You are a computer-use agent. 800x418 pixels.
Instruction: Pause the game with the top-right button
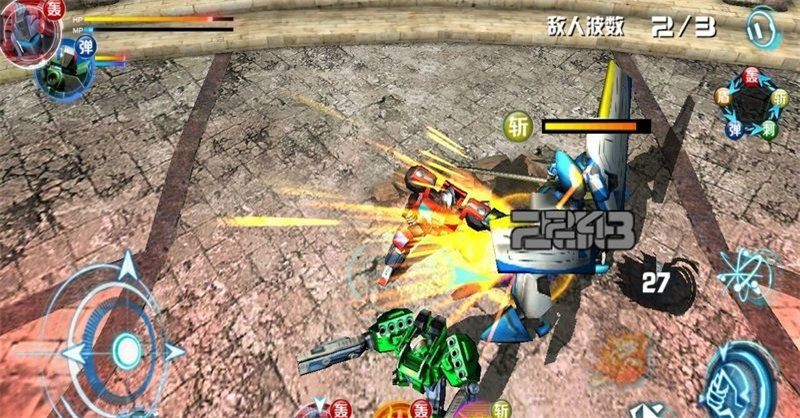coord(762,29)
